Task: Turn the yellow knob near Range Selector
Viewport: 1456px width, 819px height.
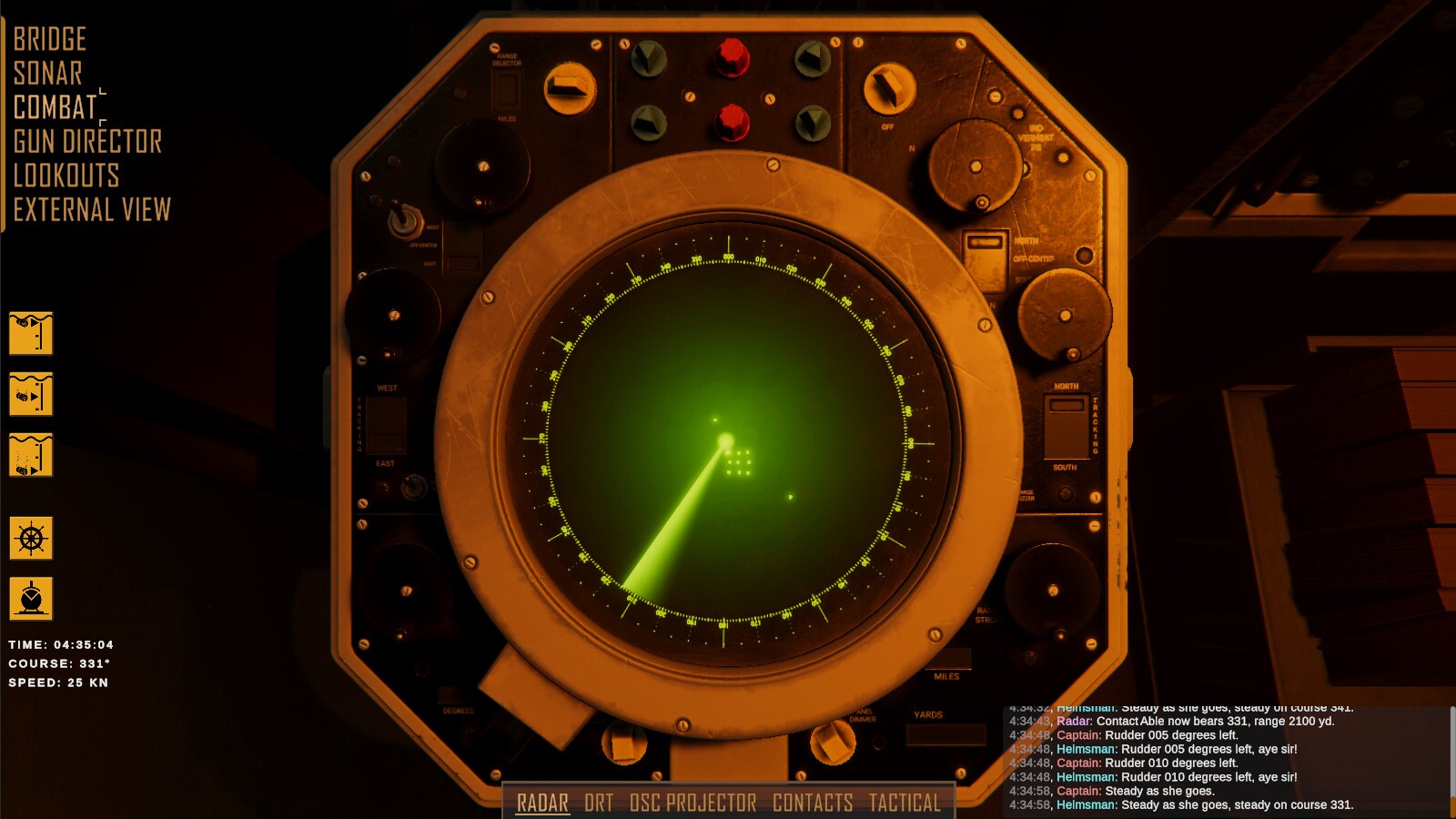Action: 571,86
